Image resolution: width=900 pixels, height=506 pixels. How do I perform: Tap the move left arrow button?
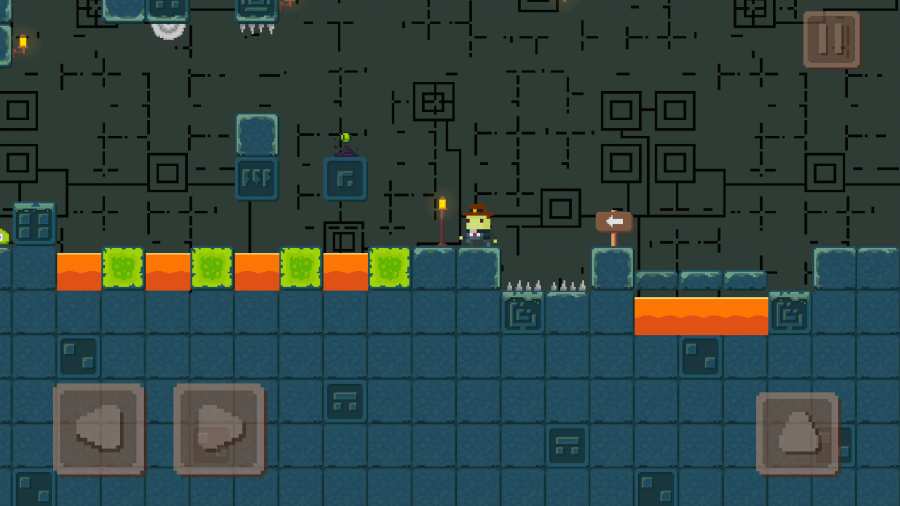point(98,429)
